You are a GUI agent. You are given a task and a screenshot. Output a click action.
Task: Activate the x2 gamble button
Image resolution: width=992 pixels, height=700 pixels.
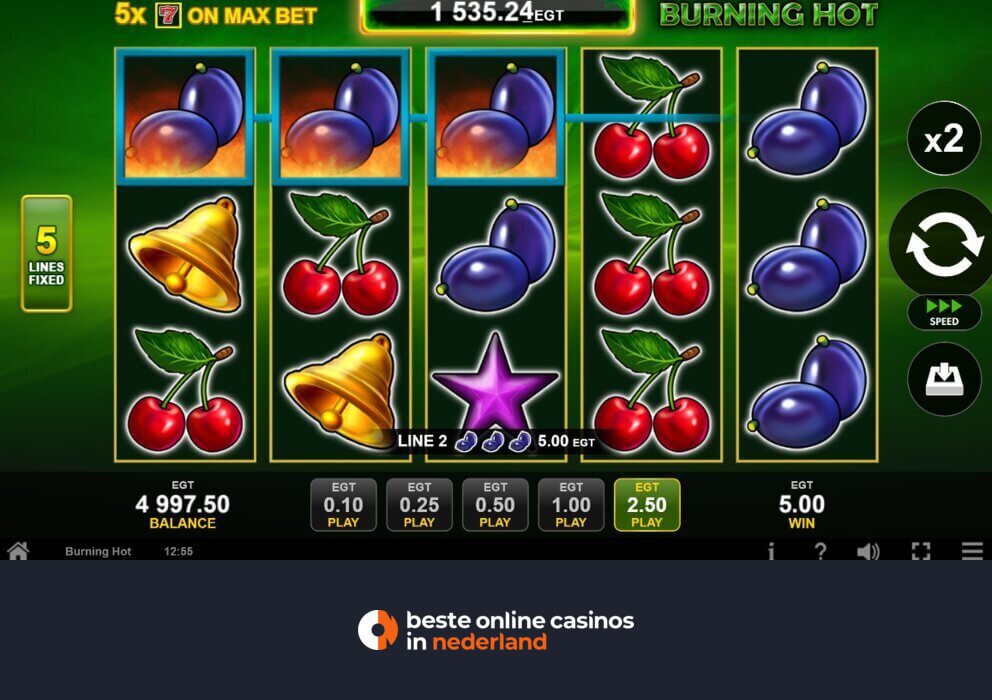pyautogui.click(x=943, y=139)
